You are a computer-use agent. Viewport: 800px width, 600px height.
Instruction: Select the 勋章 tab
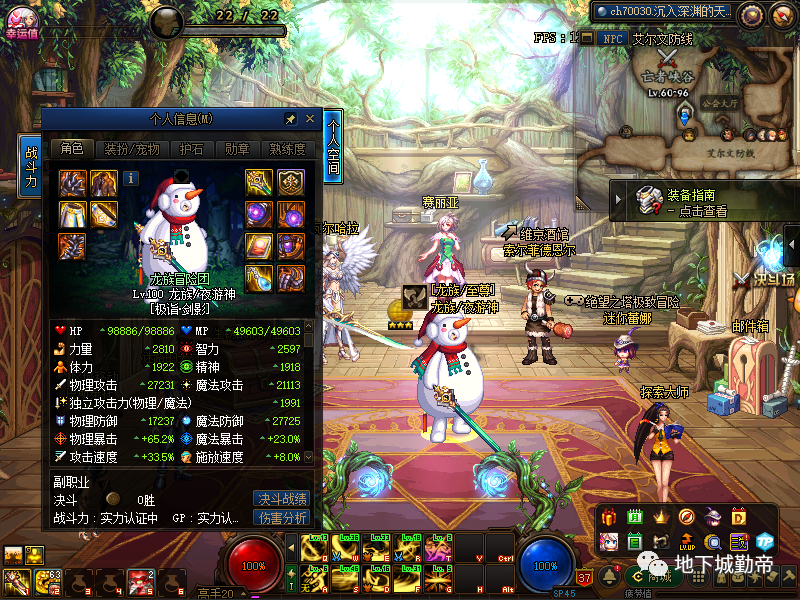pos(236,149)
